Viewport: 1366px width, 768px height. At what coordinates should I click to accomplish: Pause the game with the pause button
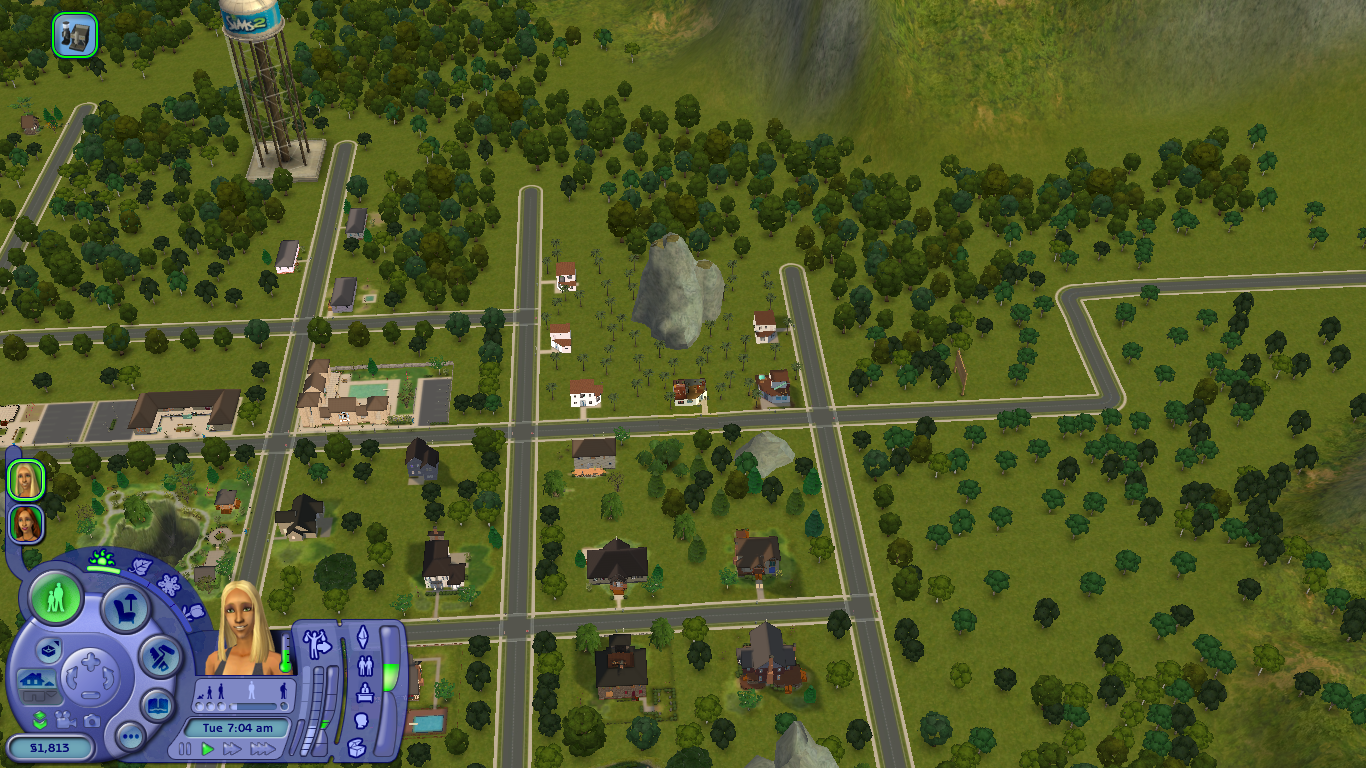pos(184,748)
